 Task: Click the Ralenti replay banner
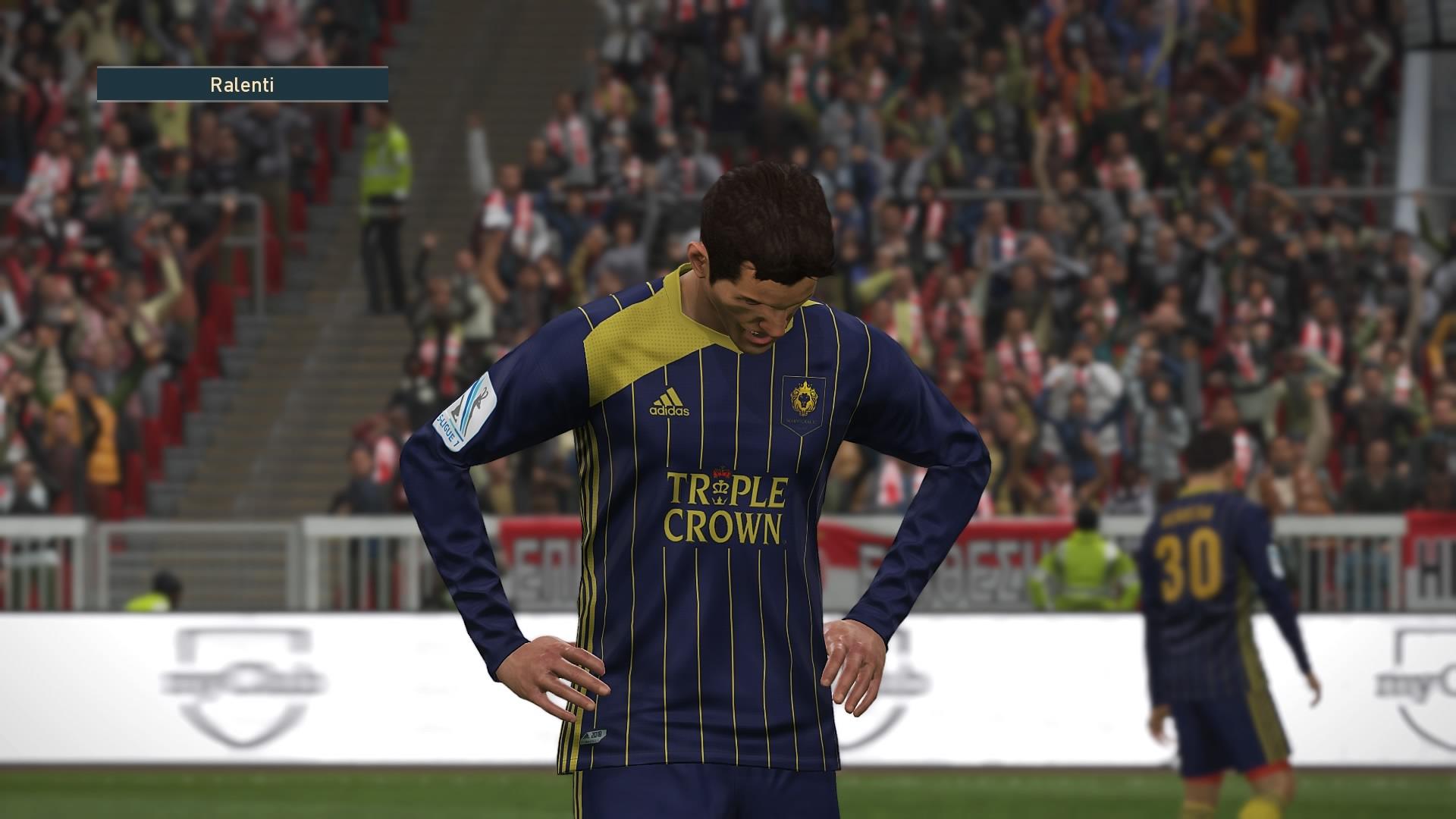(242, 85)
